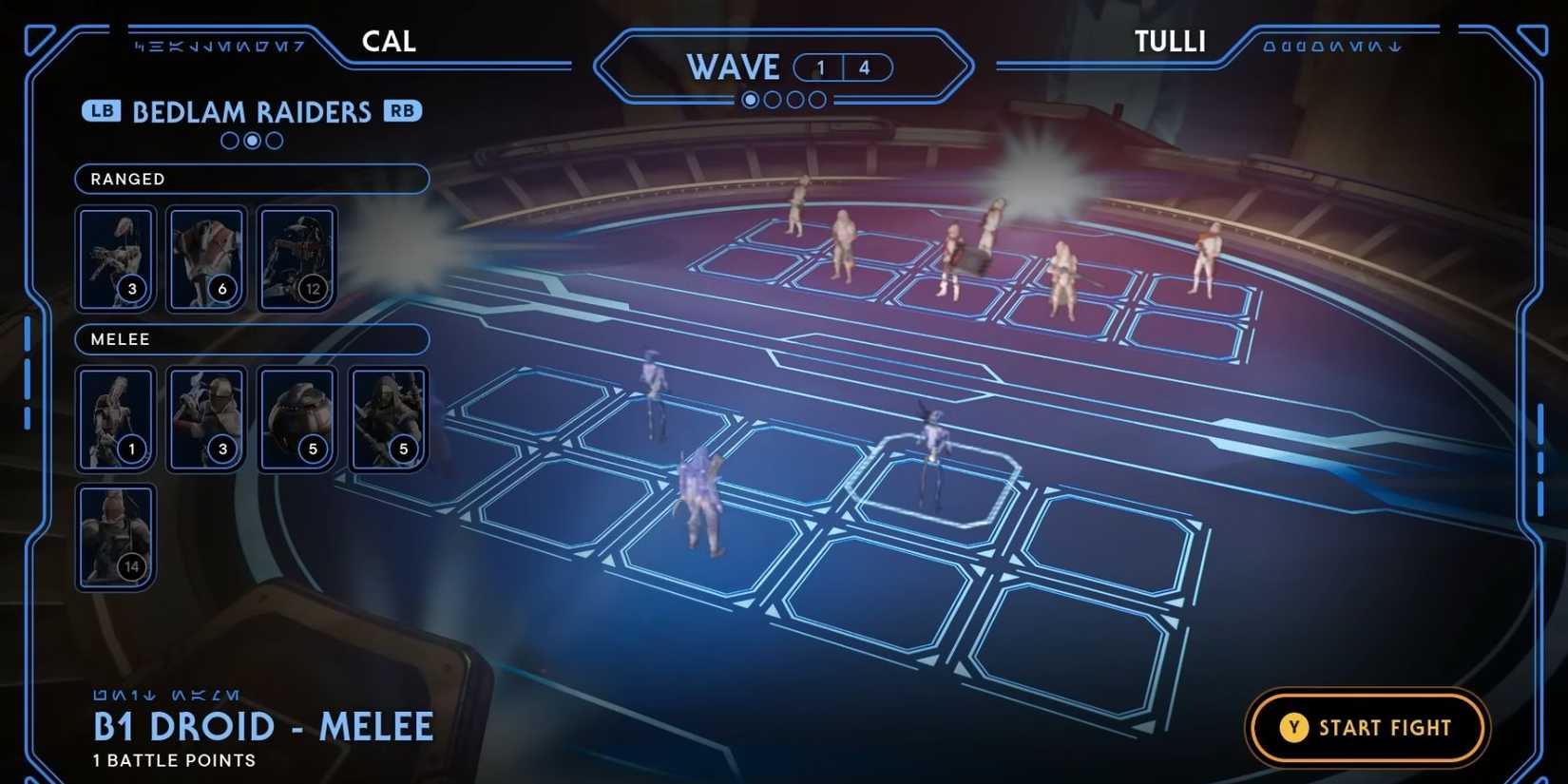
Task: Select the second wave progress dot
Action: [774, 99]
